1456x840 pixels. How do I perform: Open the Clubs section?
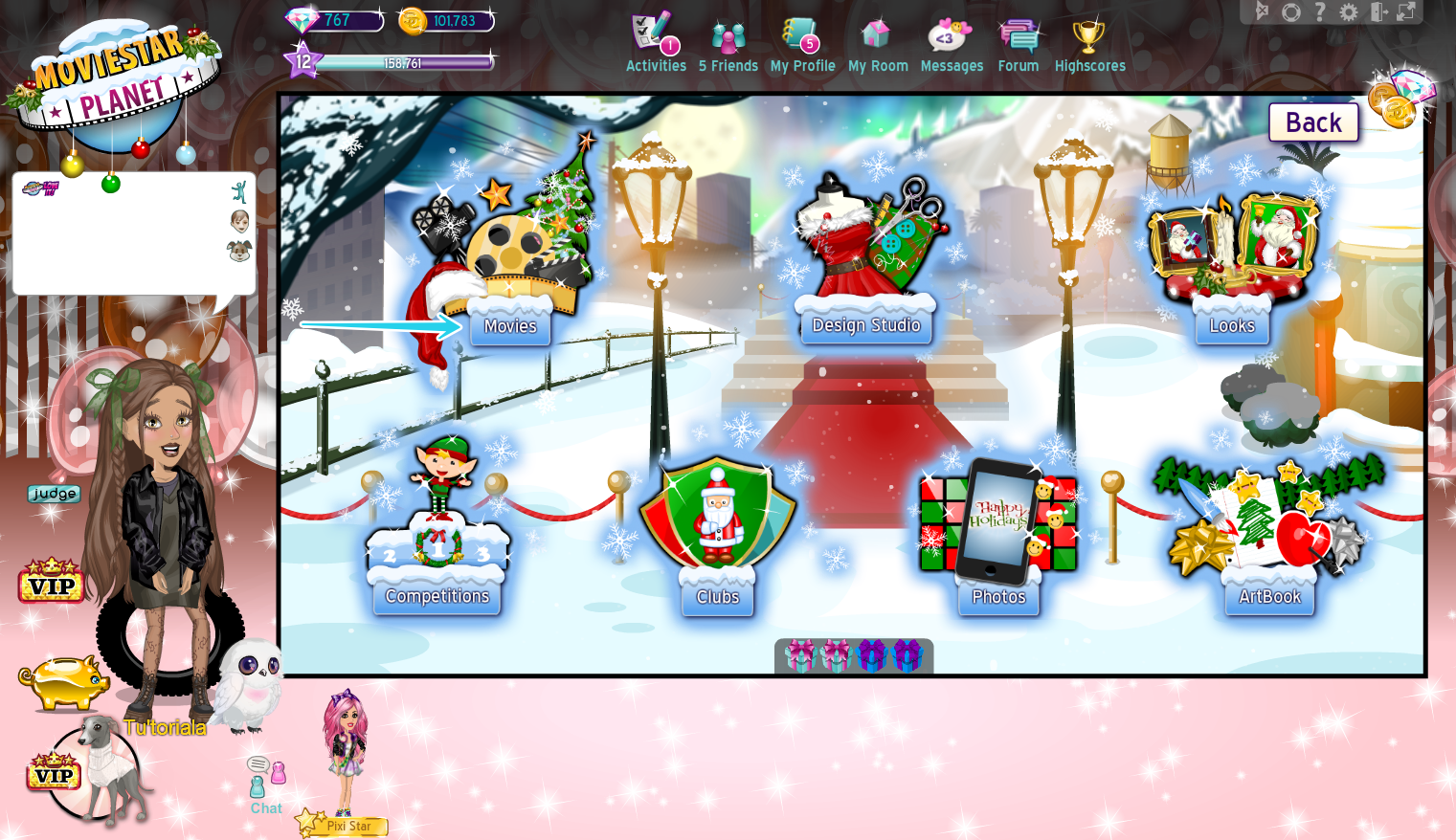(x=717, y=595)
